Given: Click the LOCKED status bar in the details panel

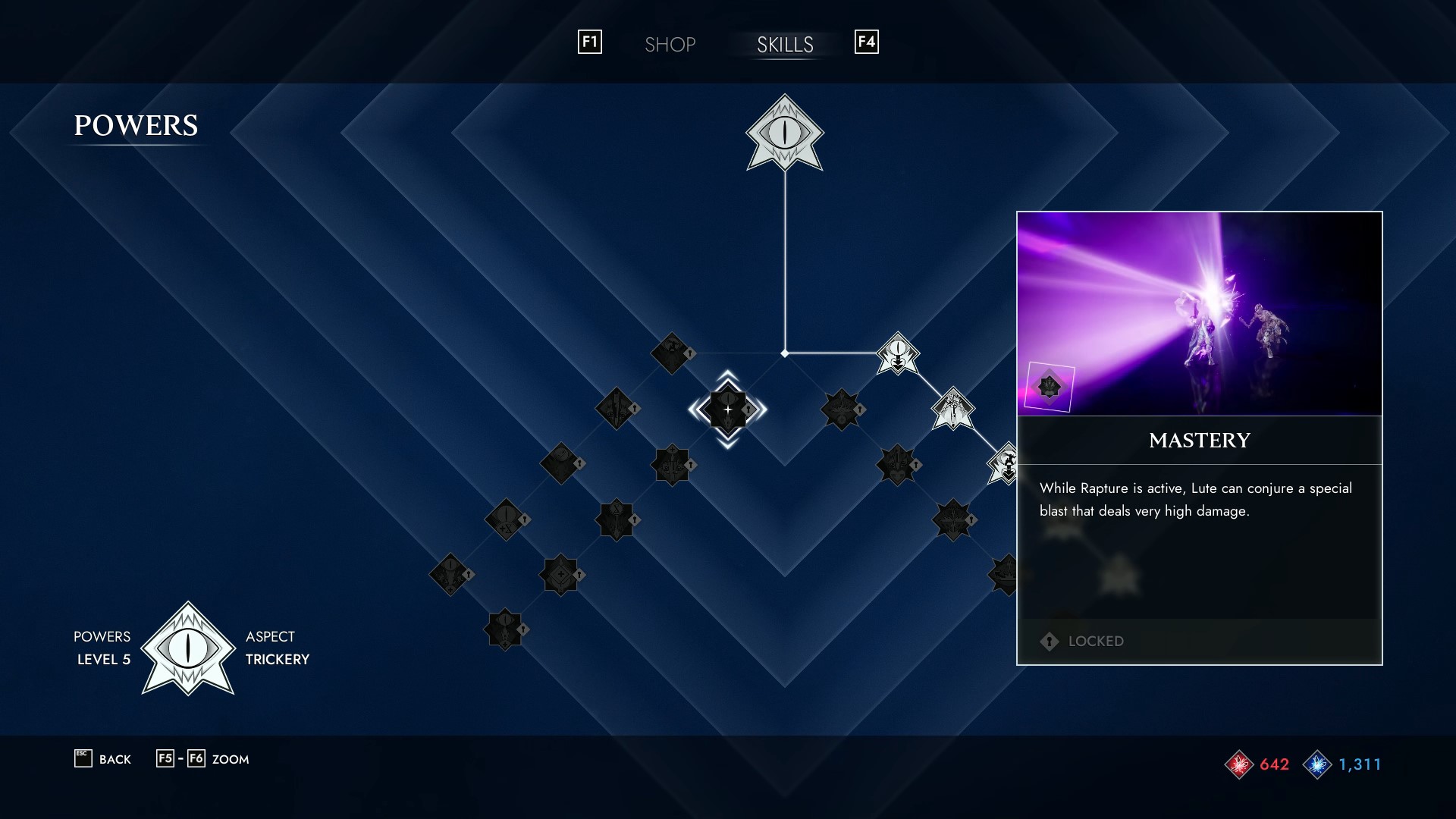Looking at the screenshot, I should [1198, 641].
